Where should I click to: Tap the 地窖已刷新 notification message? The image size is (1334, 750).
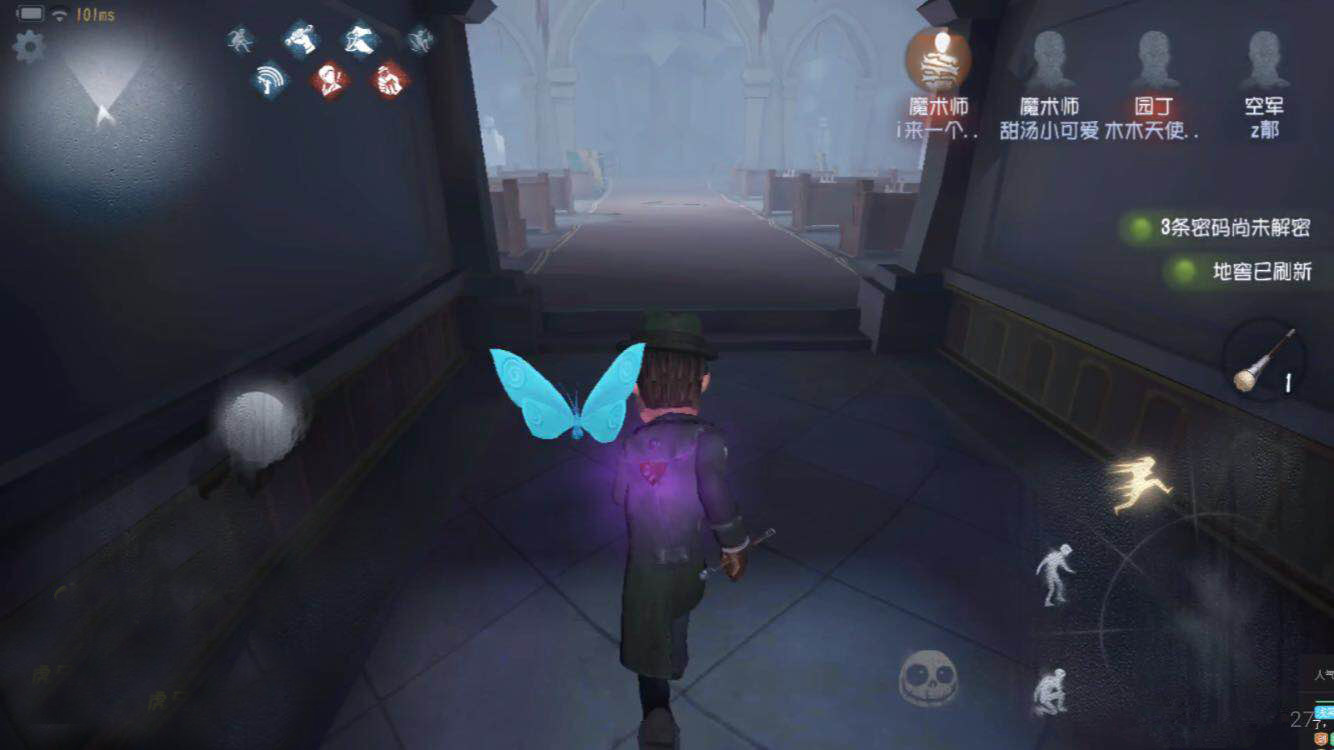tap(1262, 270)
